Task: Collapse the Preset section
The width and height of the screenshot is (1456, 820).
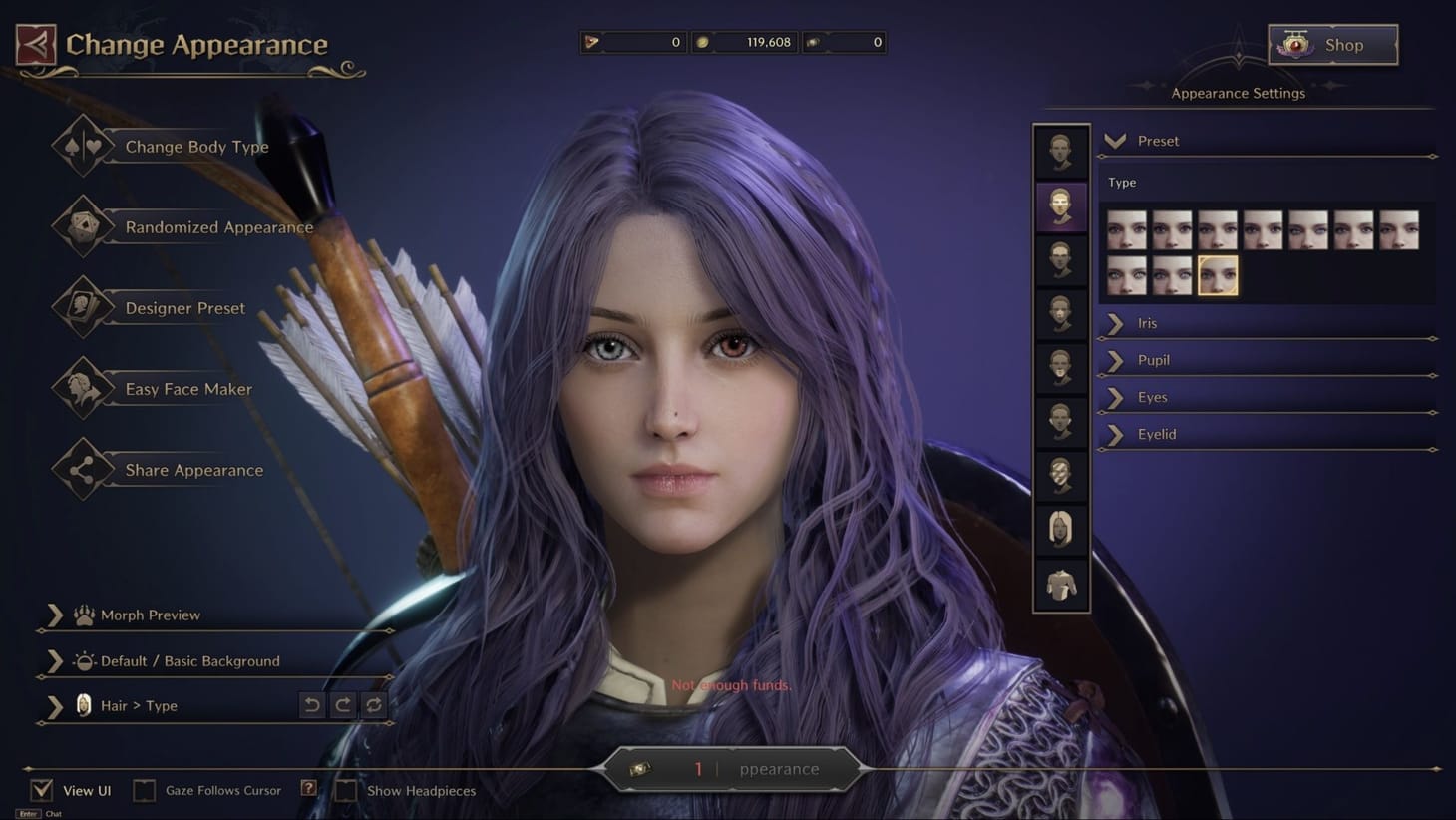Action: pyautogui.click(x=1116, y=141)
